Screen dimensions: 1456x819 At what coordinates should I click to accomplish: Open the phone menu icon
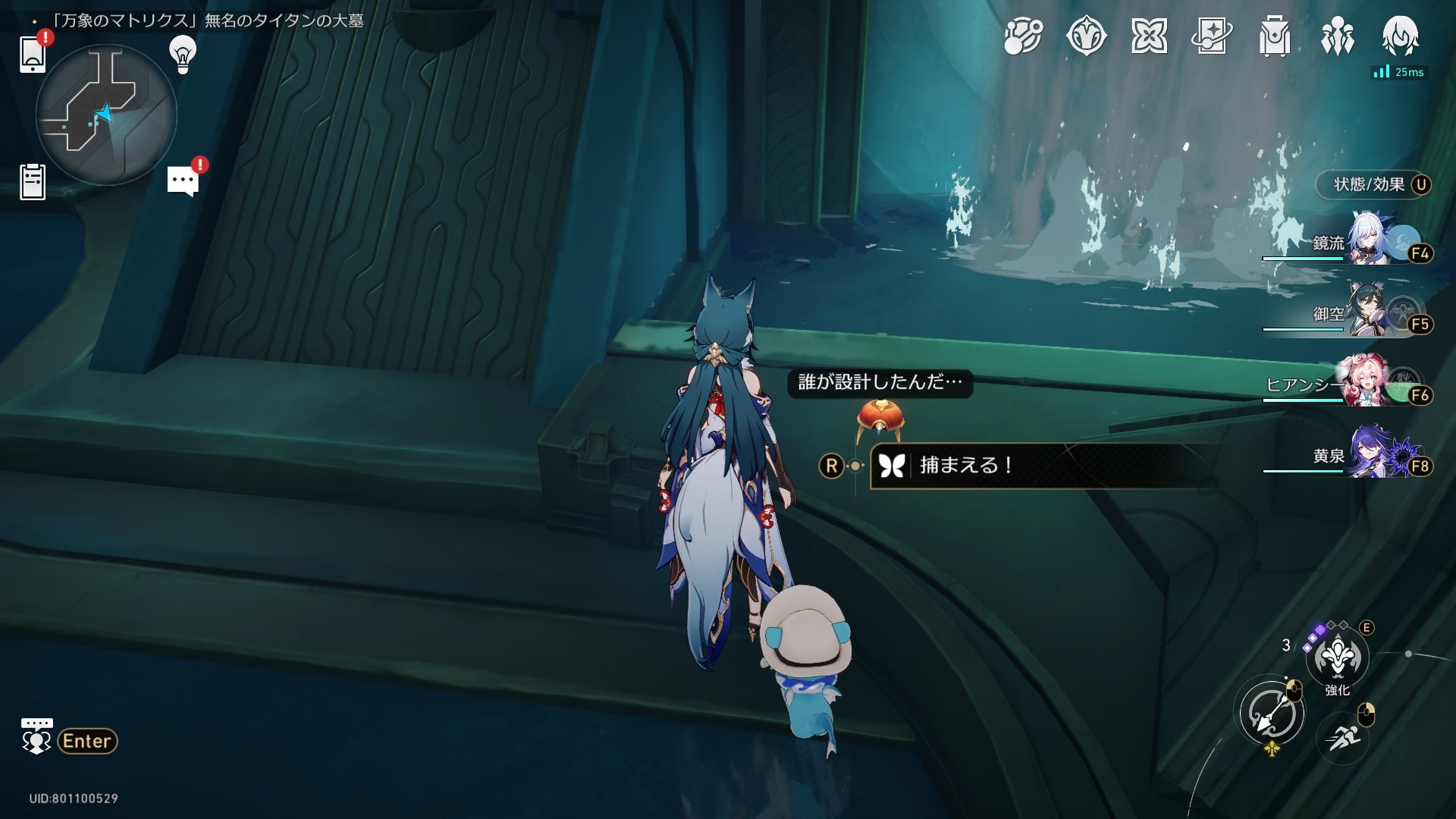pos(33,53)
